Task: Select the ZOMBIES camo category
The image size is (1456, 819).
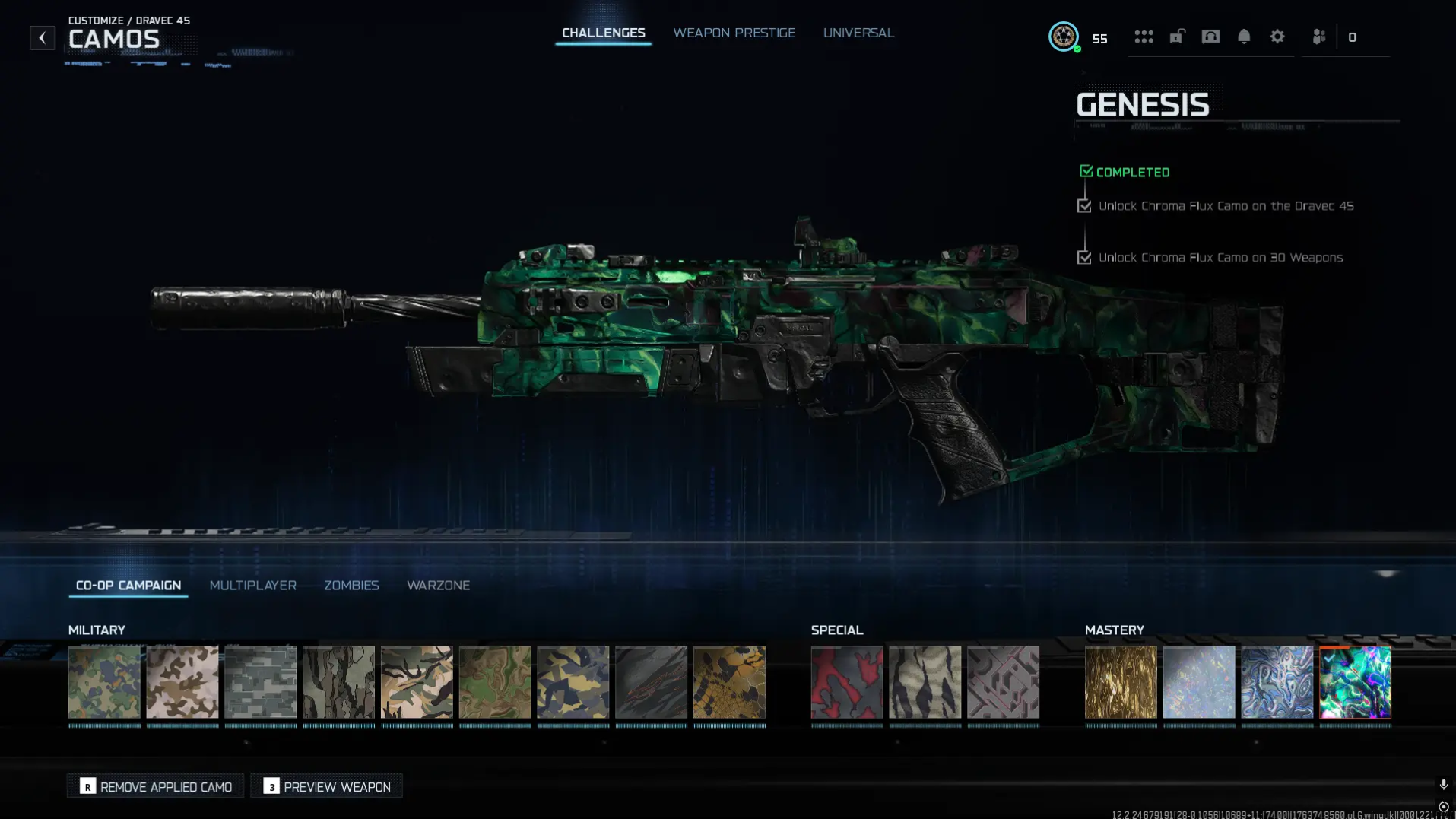Action: tap(351, 586)
